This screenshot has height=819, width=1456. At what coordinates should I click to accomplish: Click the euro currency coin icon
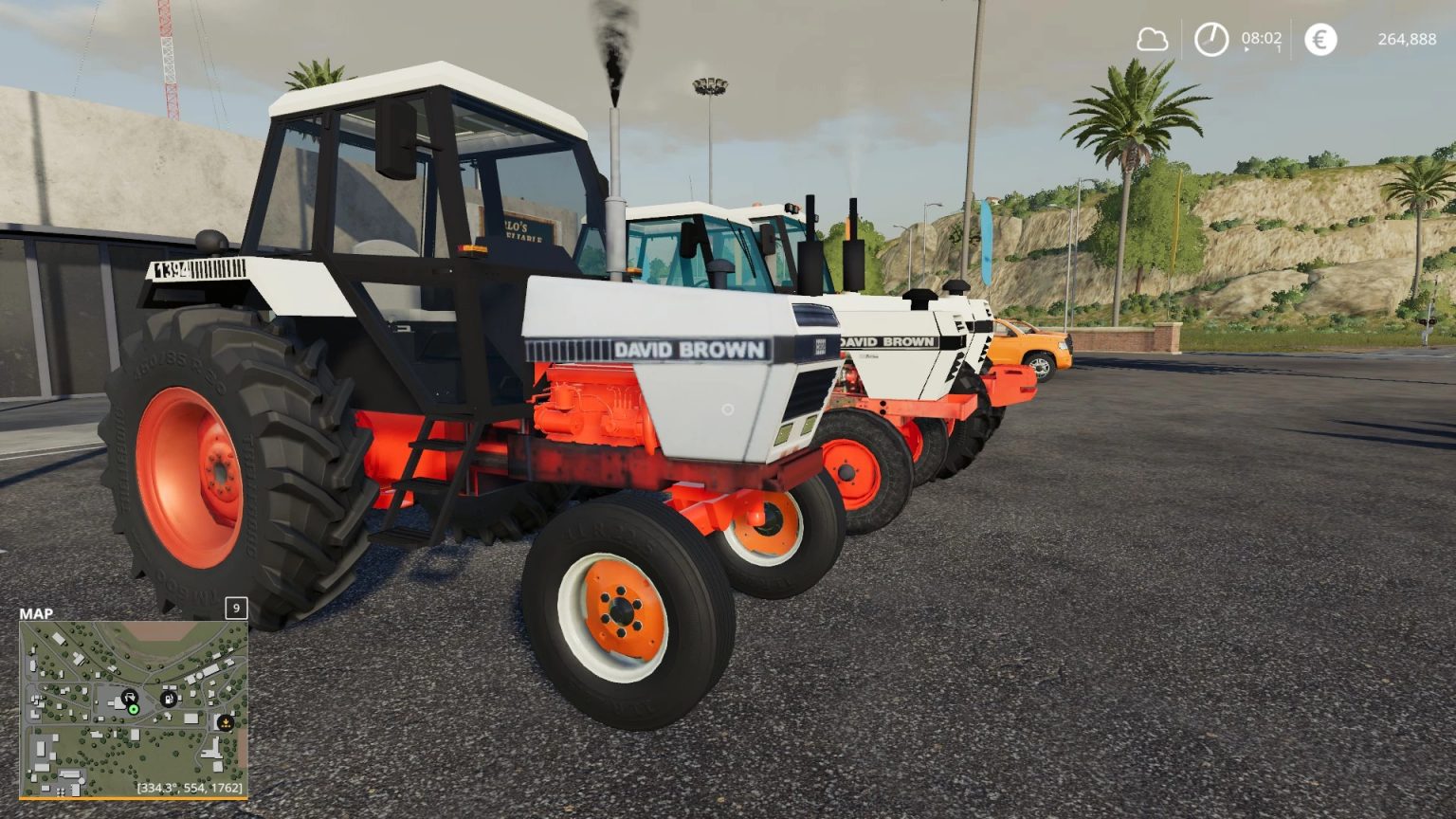(1319, 39)
